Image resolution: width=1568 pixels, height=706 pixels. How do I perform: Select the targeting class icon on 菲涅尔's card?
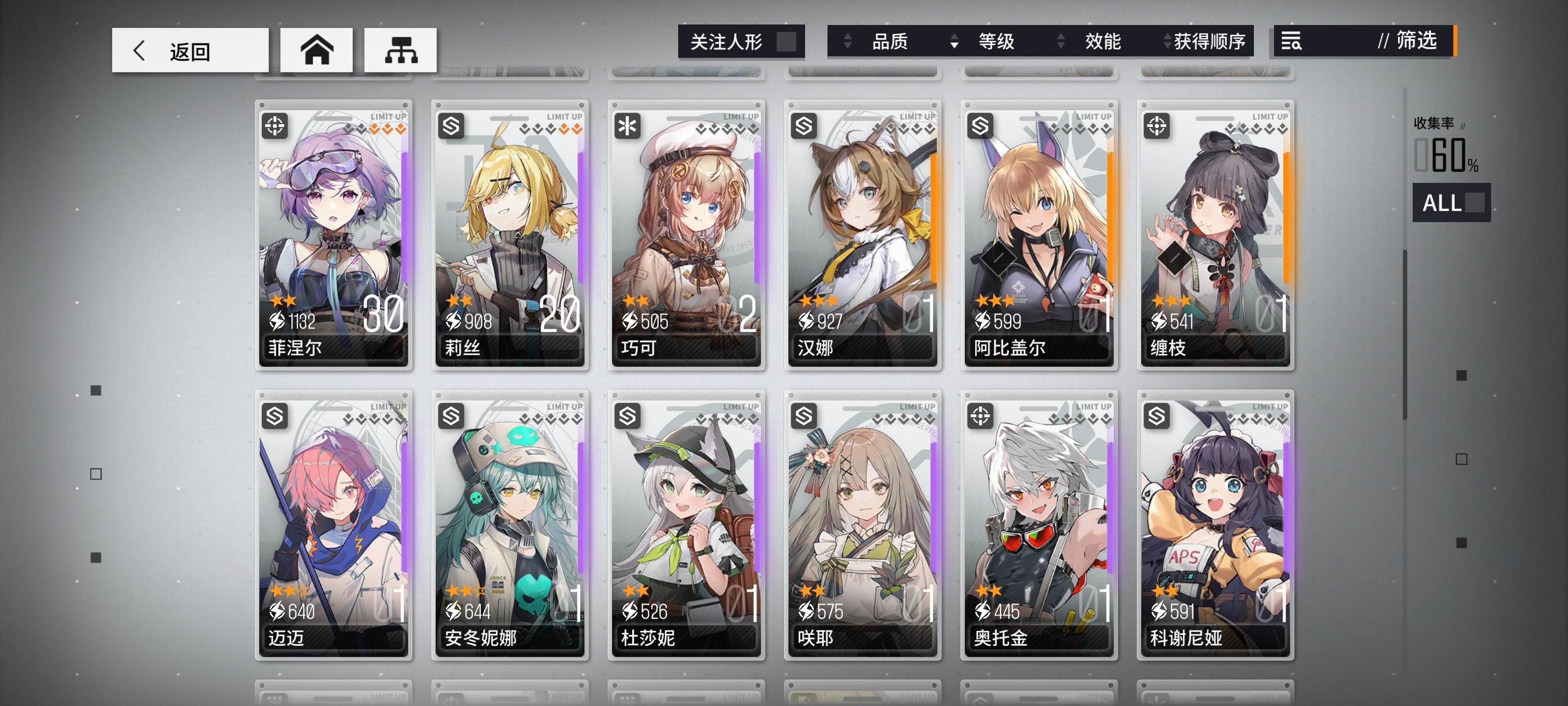tap(275, 126)
